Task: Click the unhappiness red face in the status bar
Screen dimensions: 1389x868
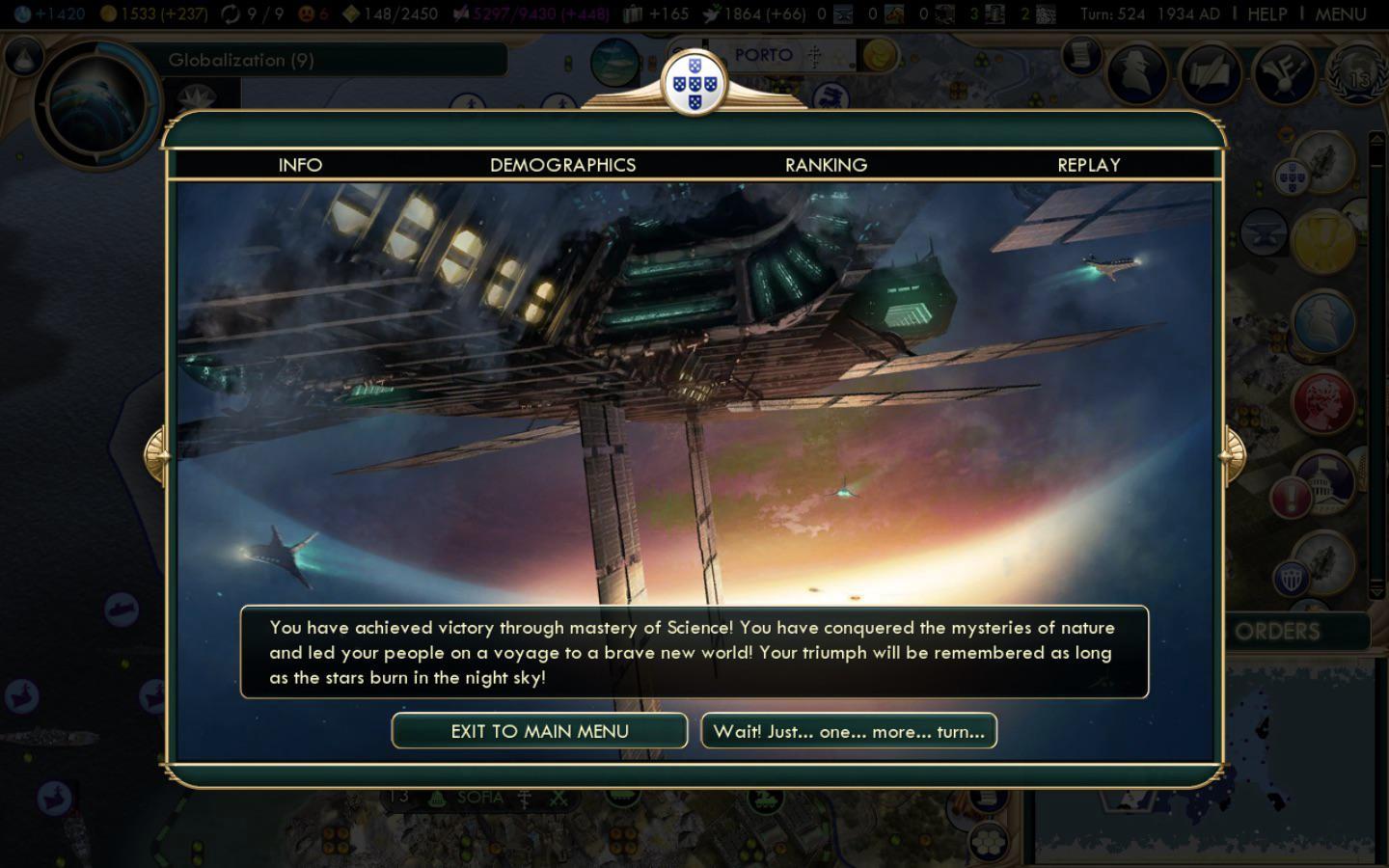Action: pyautogui.click(x=307, y=13)
